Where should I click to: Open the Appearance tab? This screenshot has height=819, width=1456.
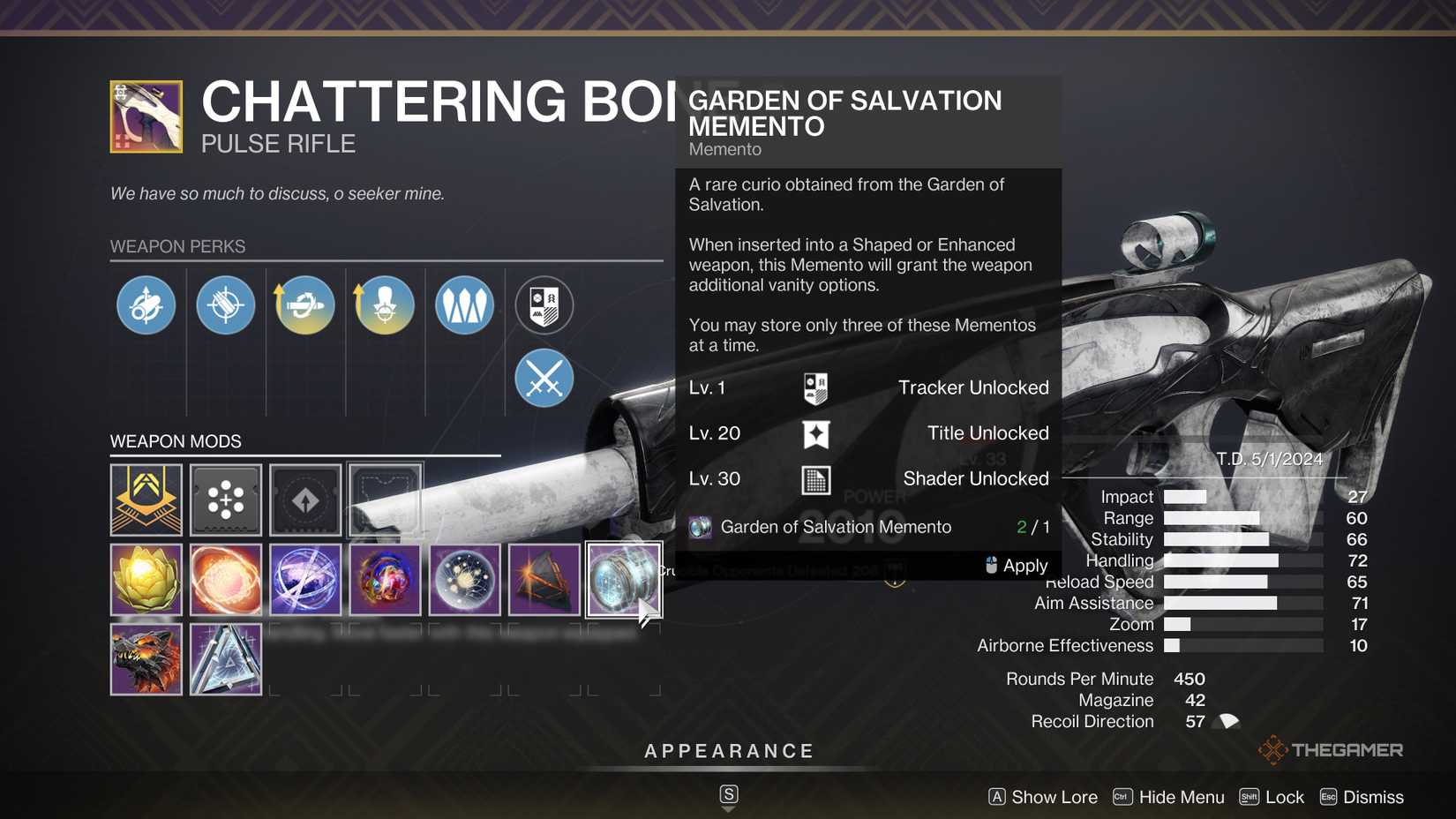click(x=728, y=751)
